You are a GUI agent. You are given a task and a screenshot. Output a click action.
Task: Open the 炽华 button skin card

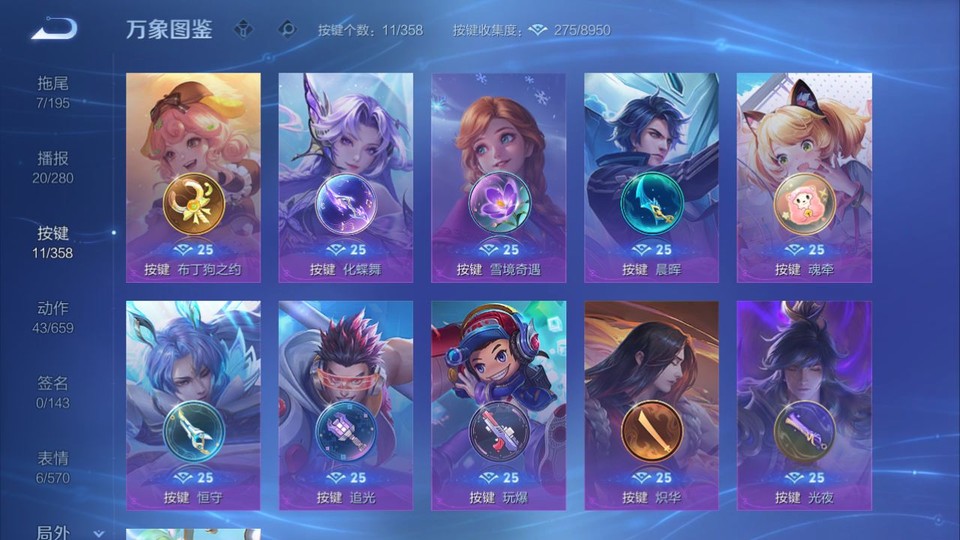click(x=651, y=405)
